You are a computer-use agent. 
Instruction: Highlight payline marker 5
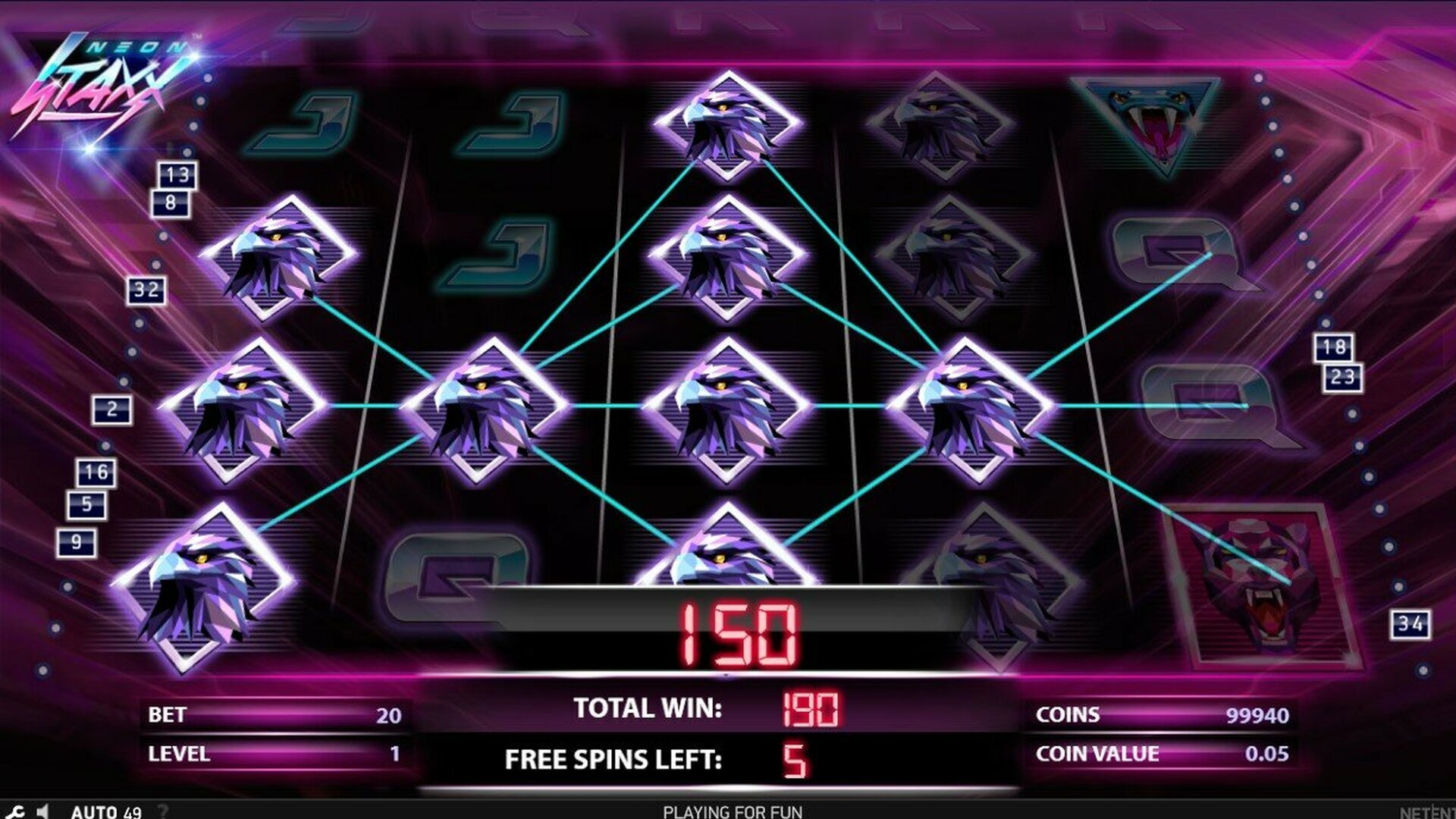(87, 504)
